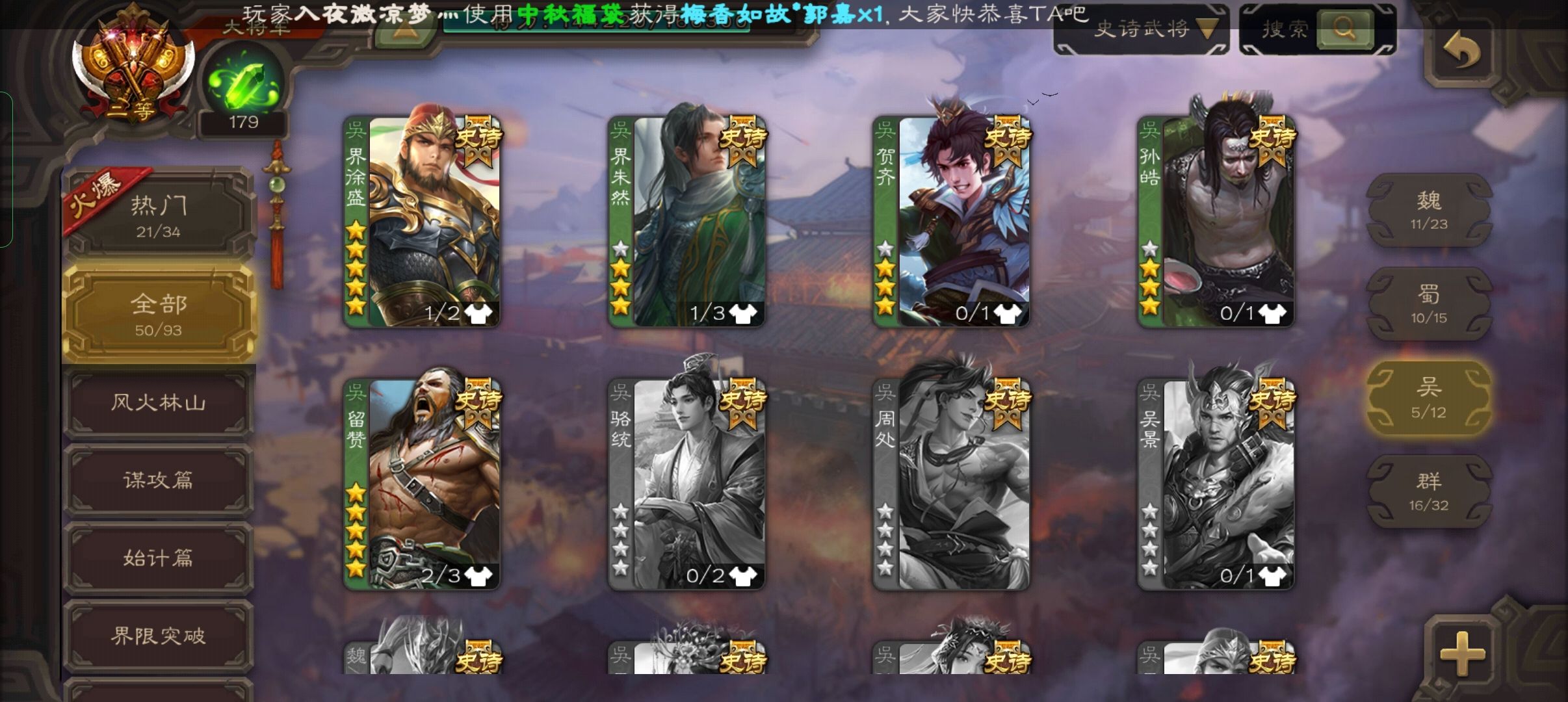
Task: Click the 搜索 search button
Action: click(1343, 29)
